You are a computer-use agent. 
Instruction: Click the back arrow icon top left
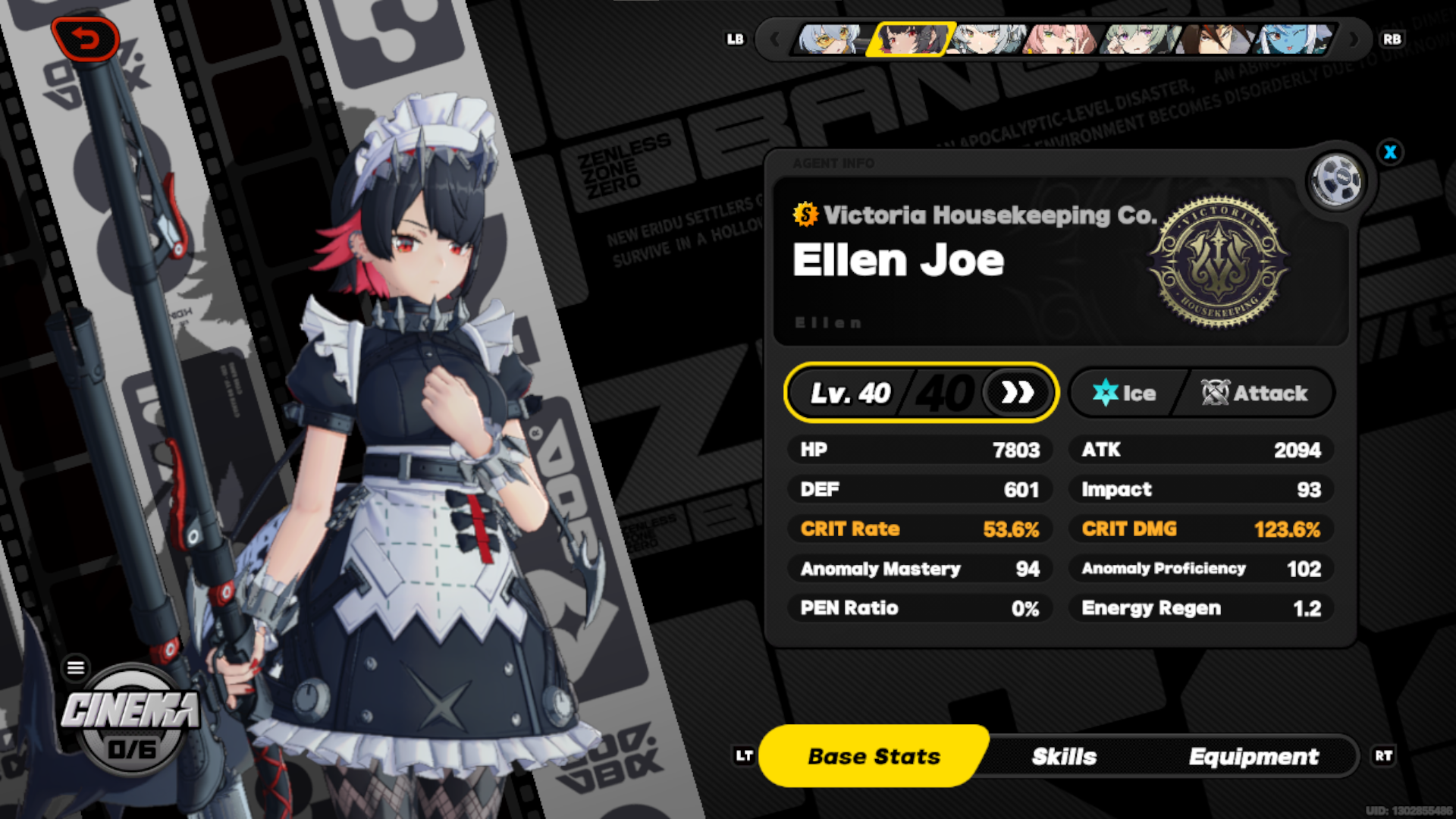click(86, 39)
